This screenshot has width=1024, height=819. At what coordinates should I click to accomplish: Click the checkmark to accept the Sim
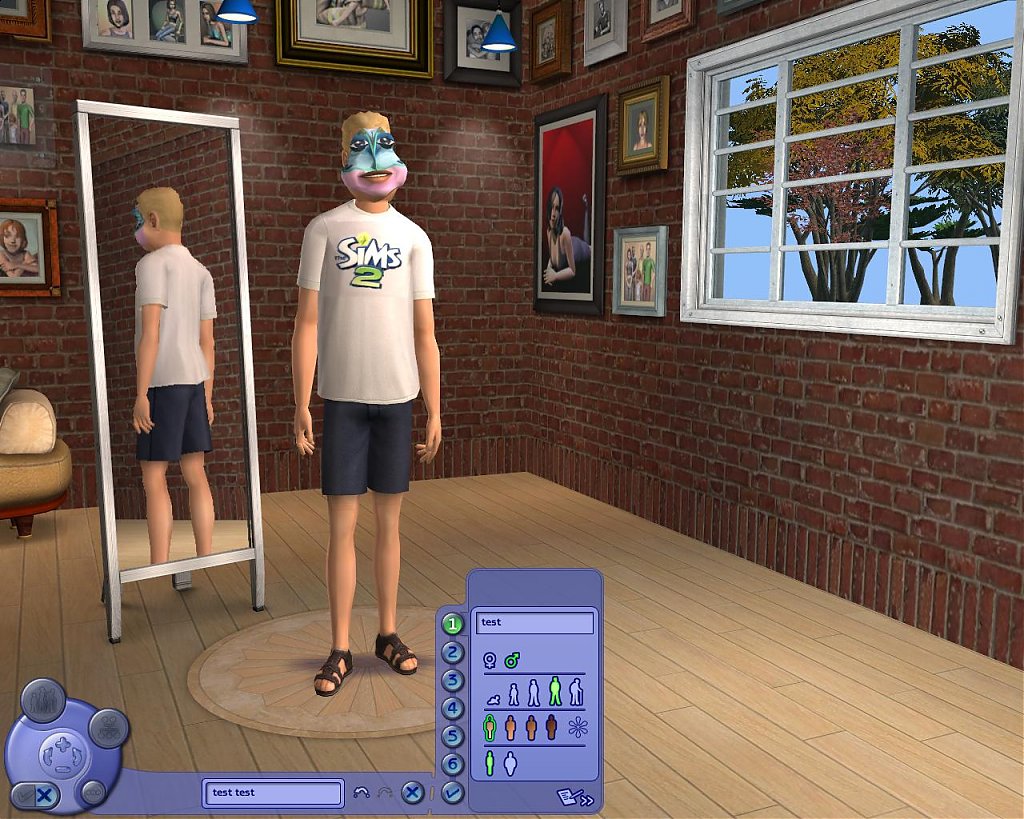pyautogui.click(x=453, y=792)
